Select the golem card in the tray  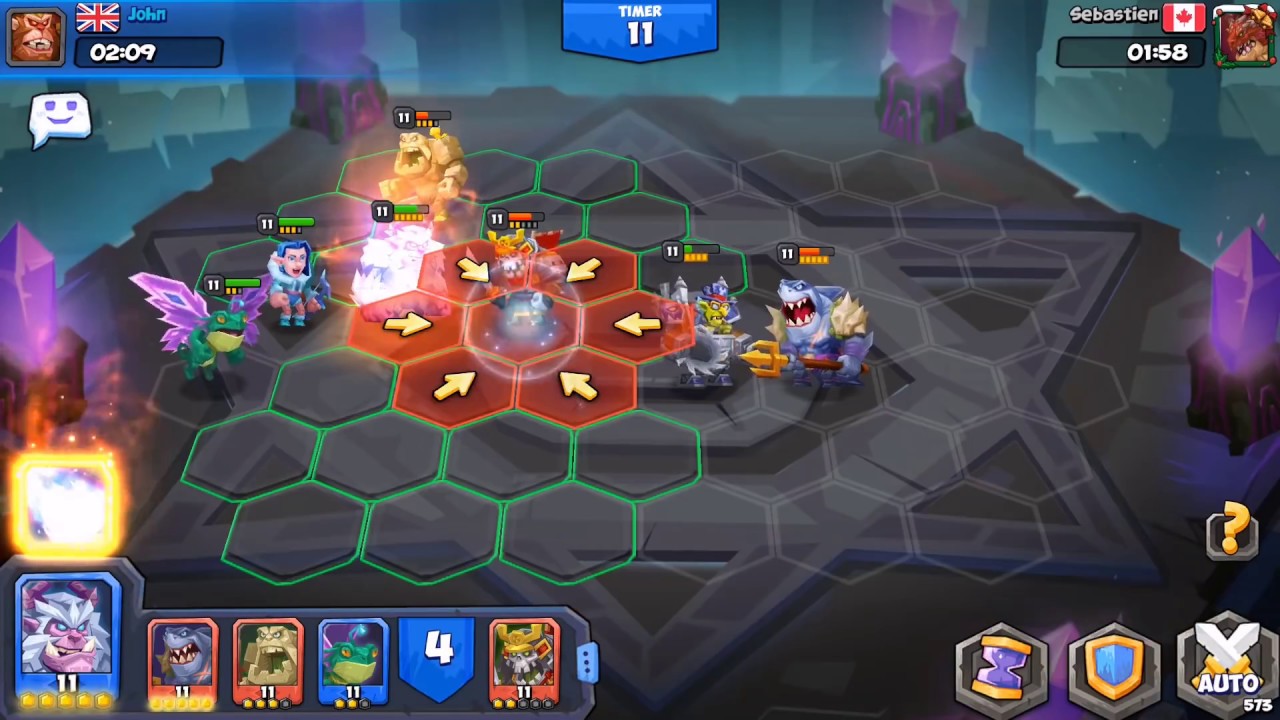[x=266, y=660]
